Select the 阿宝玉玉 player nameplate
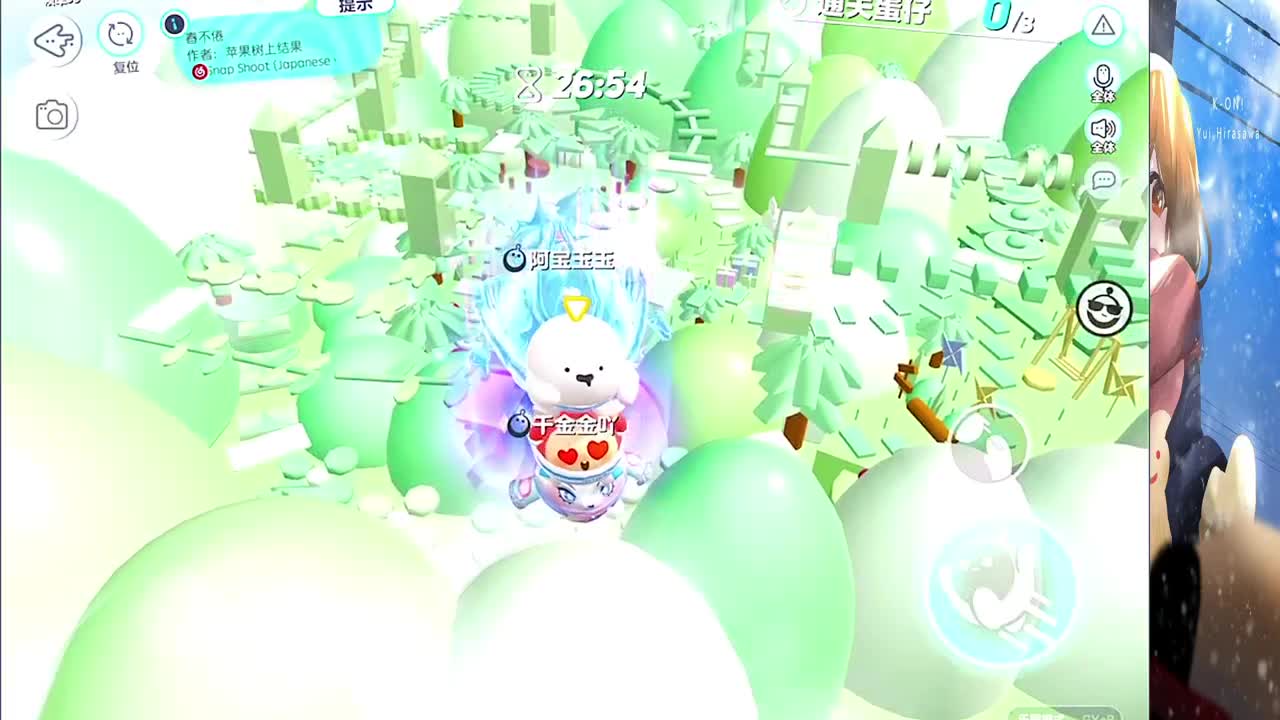Image resolution: width=1280 pixels, height=720 pixels. click(x=560, y=259)
